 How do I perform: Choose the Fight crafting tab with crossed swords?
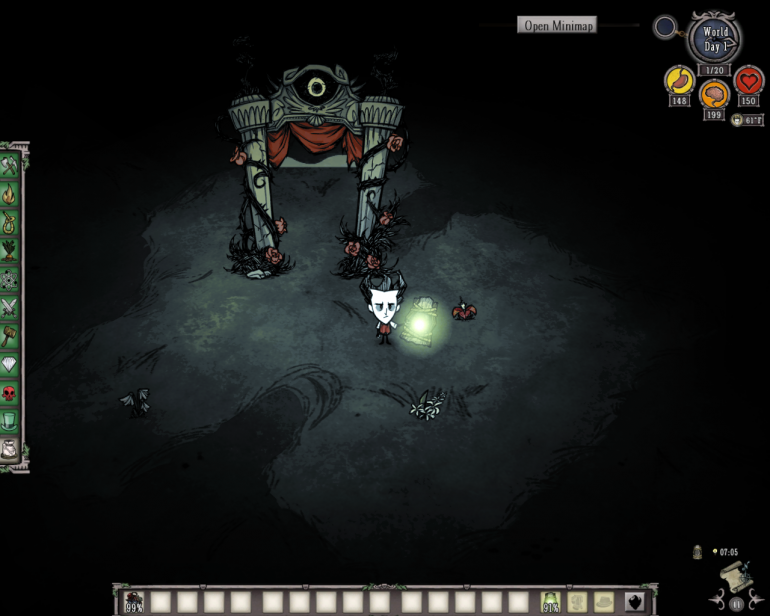pyautogui.click(x=11, y=307)
